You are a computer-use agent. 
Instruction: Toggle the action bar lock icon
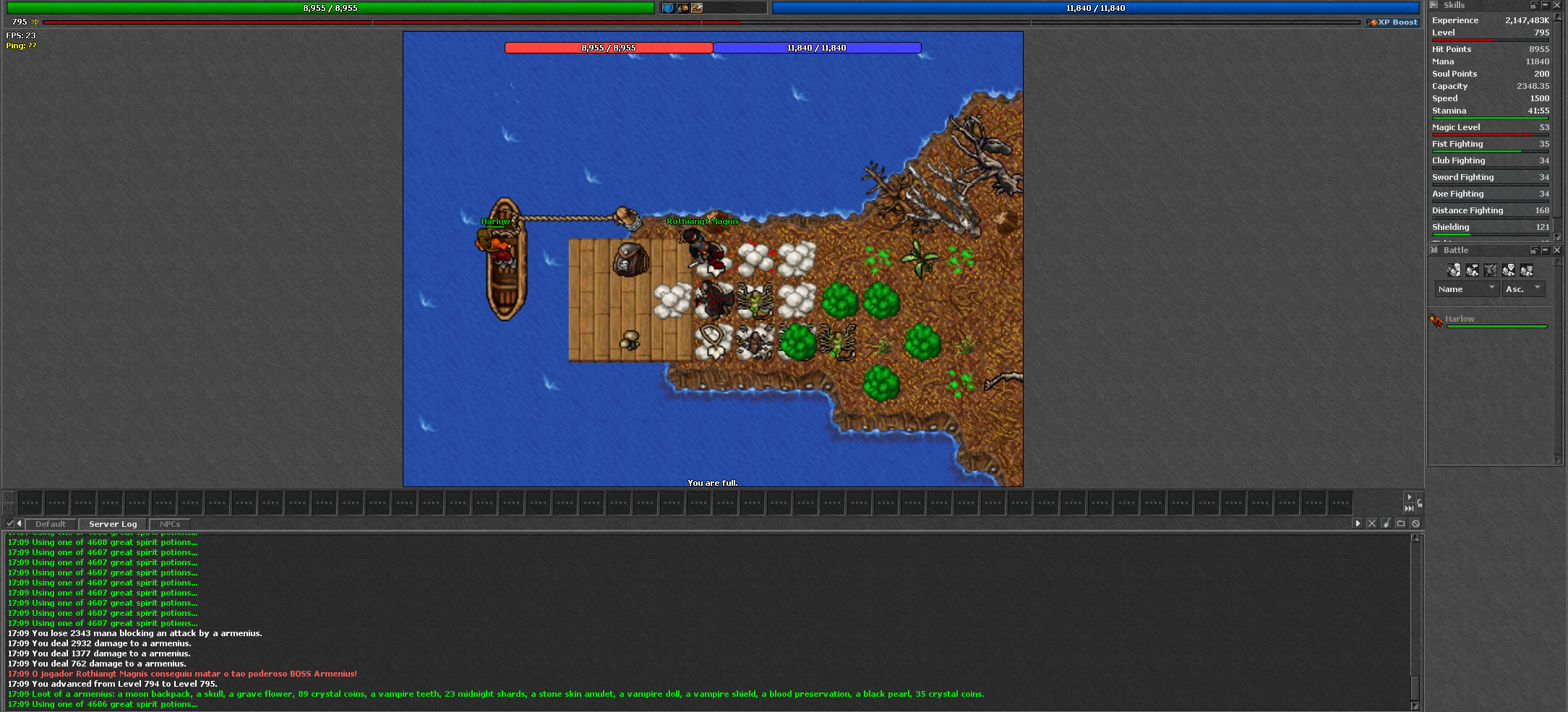1420,503
